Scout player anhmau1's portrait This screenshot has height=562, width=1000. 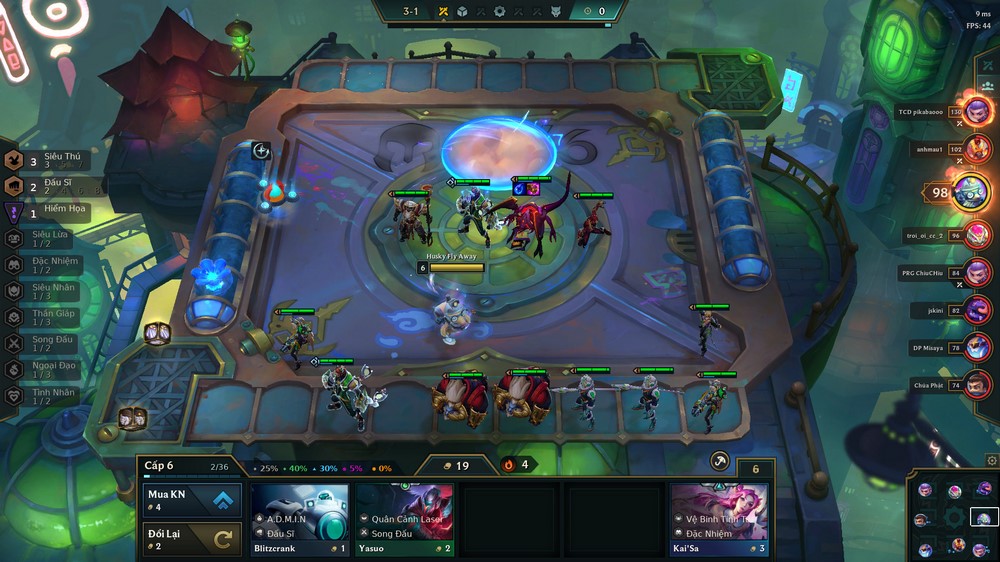coord(978,149)
